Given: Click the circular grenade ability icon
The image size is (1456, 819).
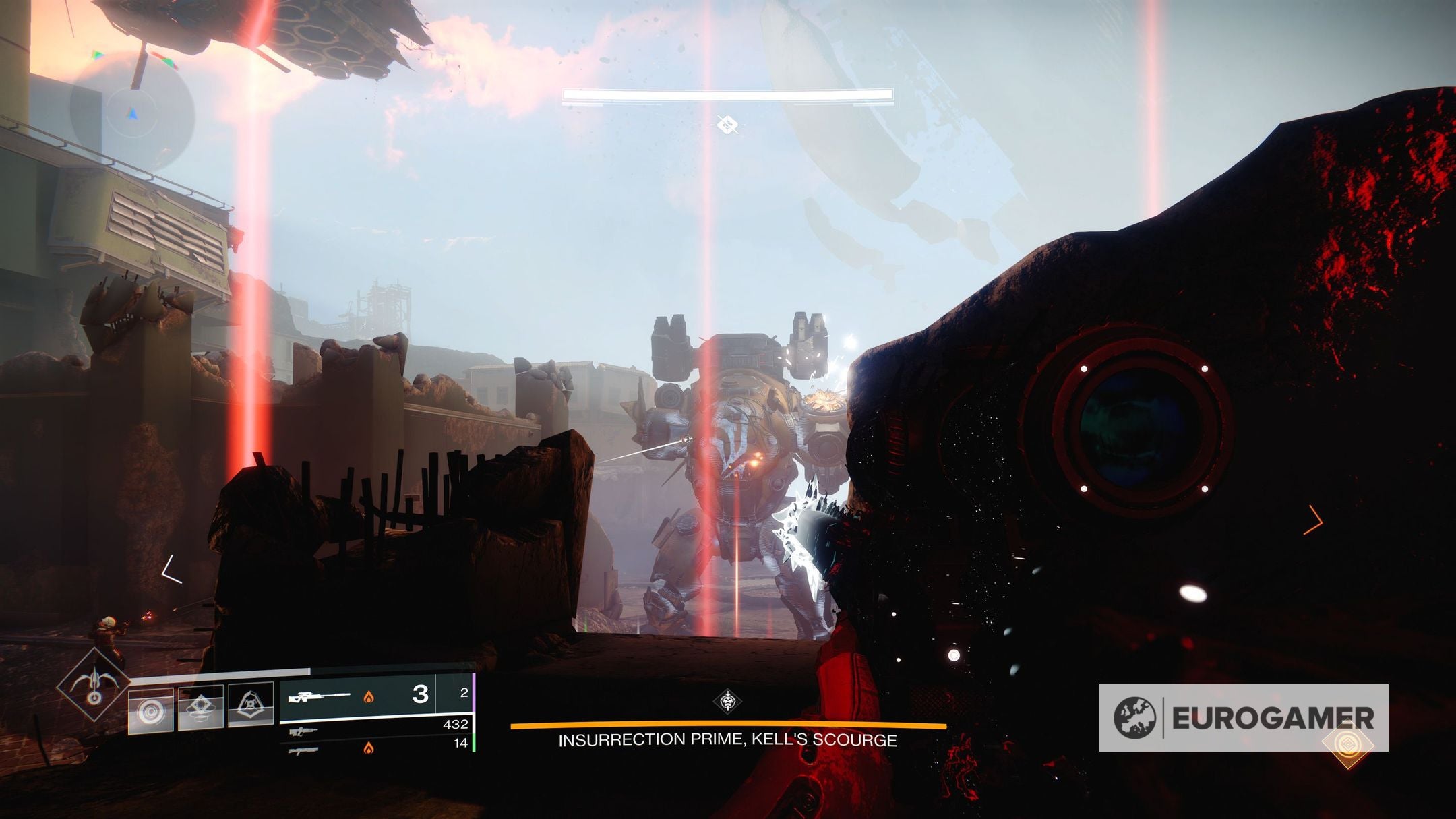Looking at the screenshot, I should pyautogui.click(x=151, y=712).
